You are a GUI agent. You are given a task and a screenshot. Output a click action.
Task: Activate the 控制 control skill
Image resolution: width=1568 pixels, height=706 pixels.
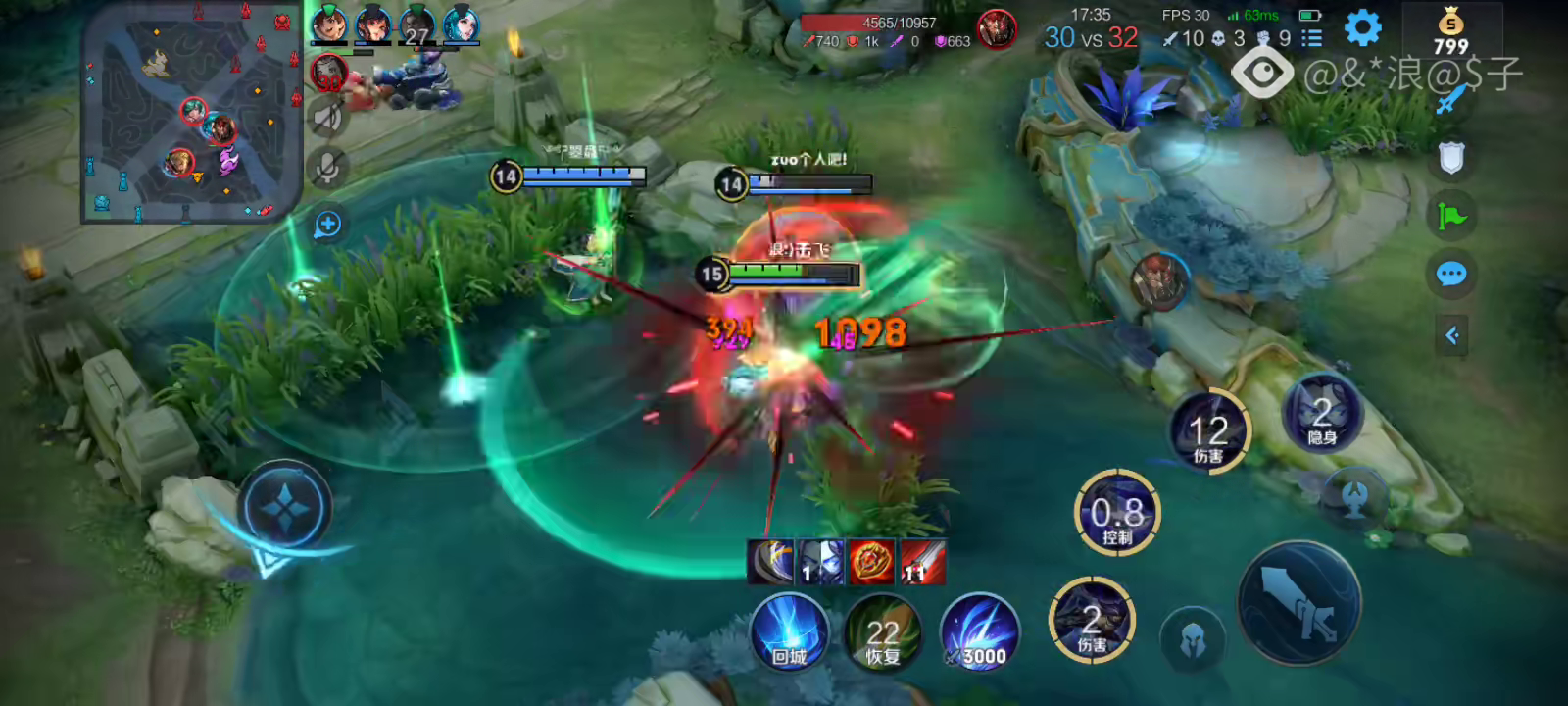(x=1117, y=513)
